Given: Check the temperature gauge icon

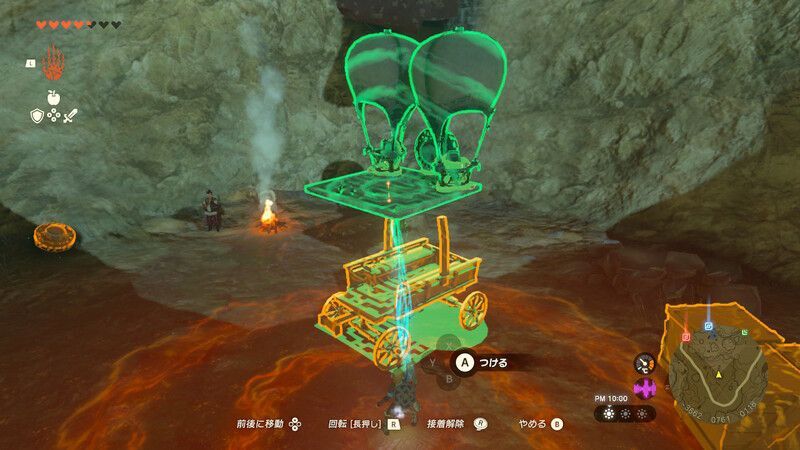Looking at the screenshot, I should coord(644,364).
